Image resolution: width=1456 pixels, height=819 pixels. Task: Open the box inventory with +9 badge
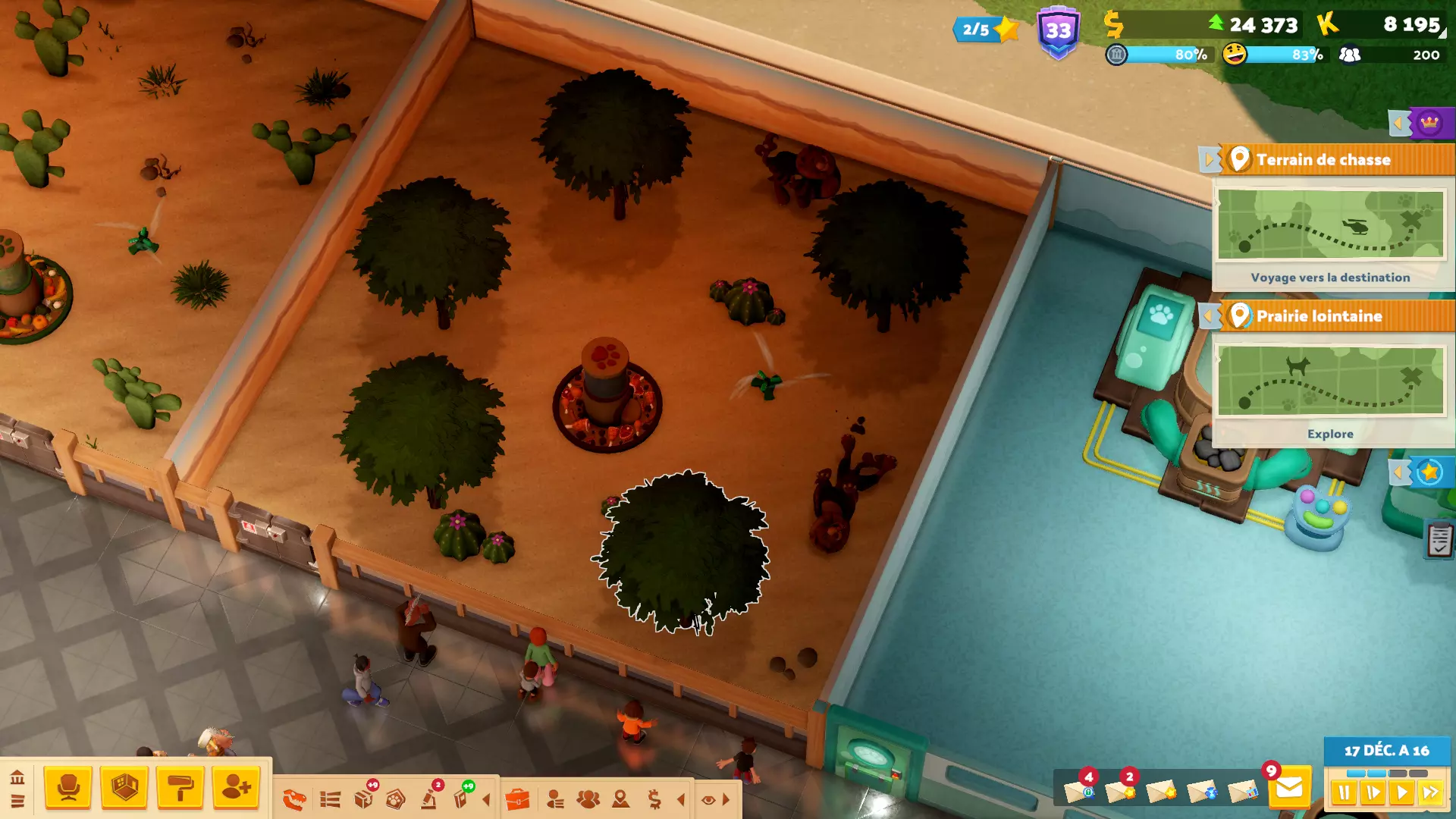365,798
